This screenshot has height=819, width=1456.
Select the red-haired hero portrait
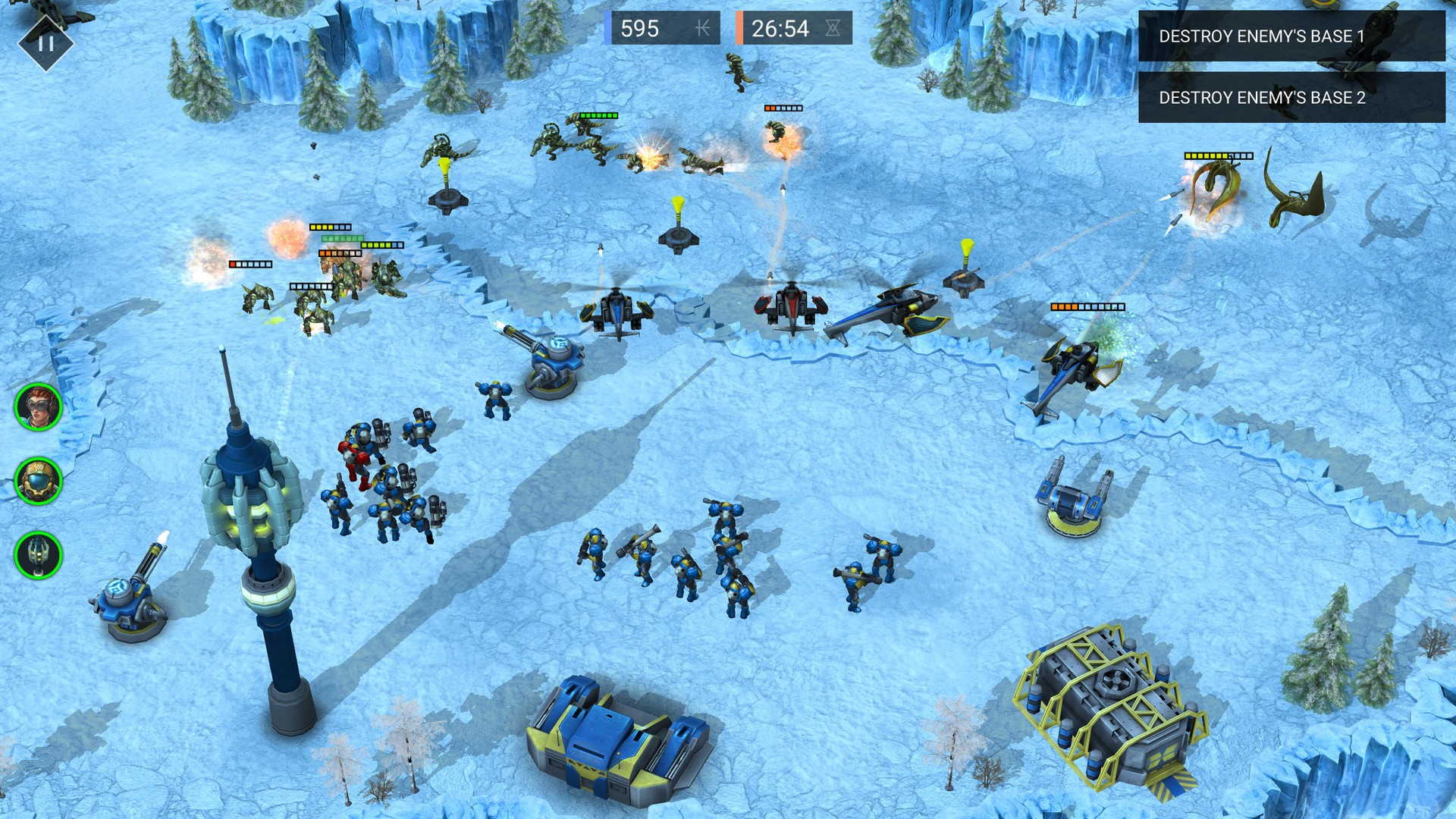[38, 407]
